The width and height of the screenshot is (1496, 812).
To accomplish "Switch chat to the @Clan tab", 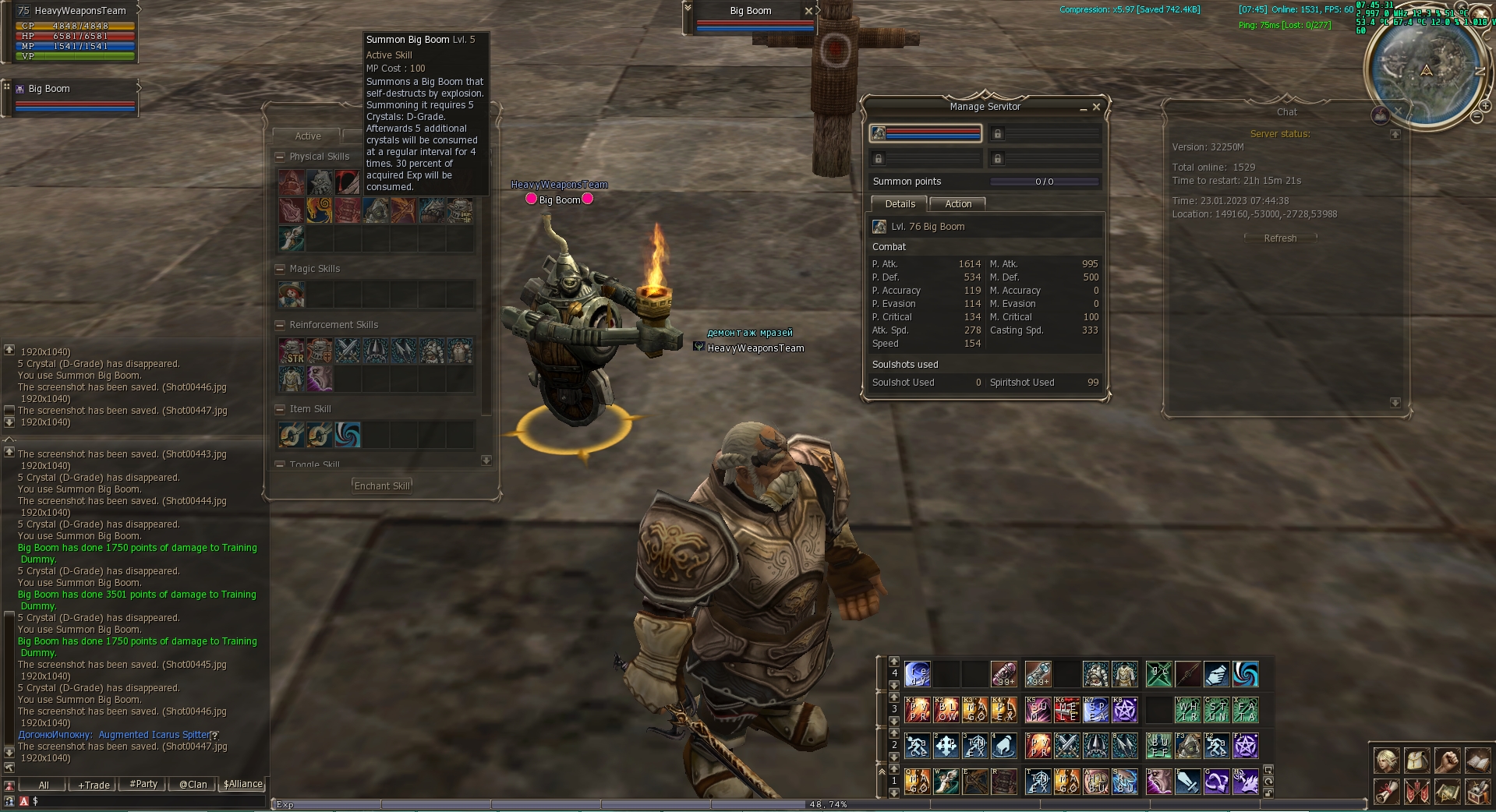I will pyautogui.click(x=193, y=785).
